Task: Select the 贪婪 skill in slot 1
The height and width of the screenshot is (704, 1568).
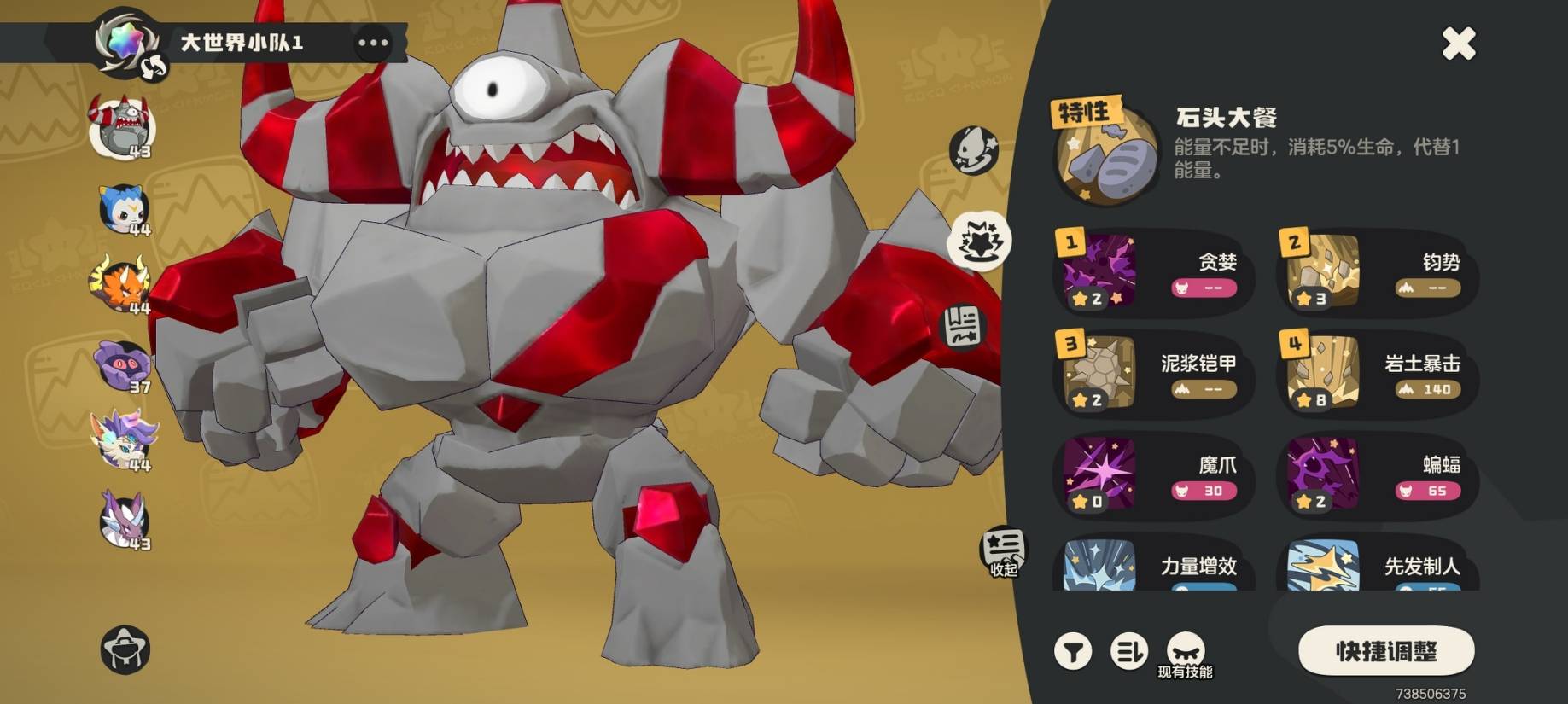Action: [1153, 273]
